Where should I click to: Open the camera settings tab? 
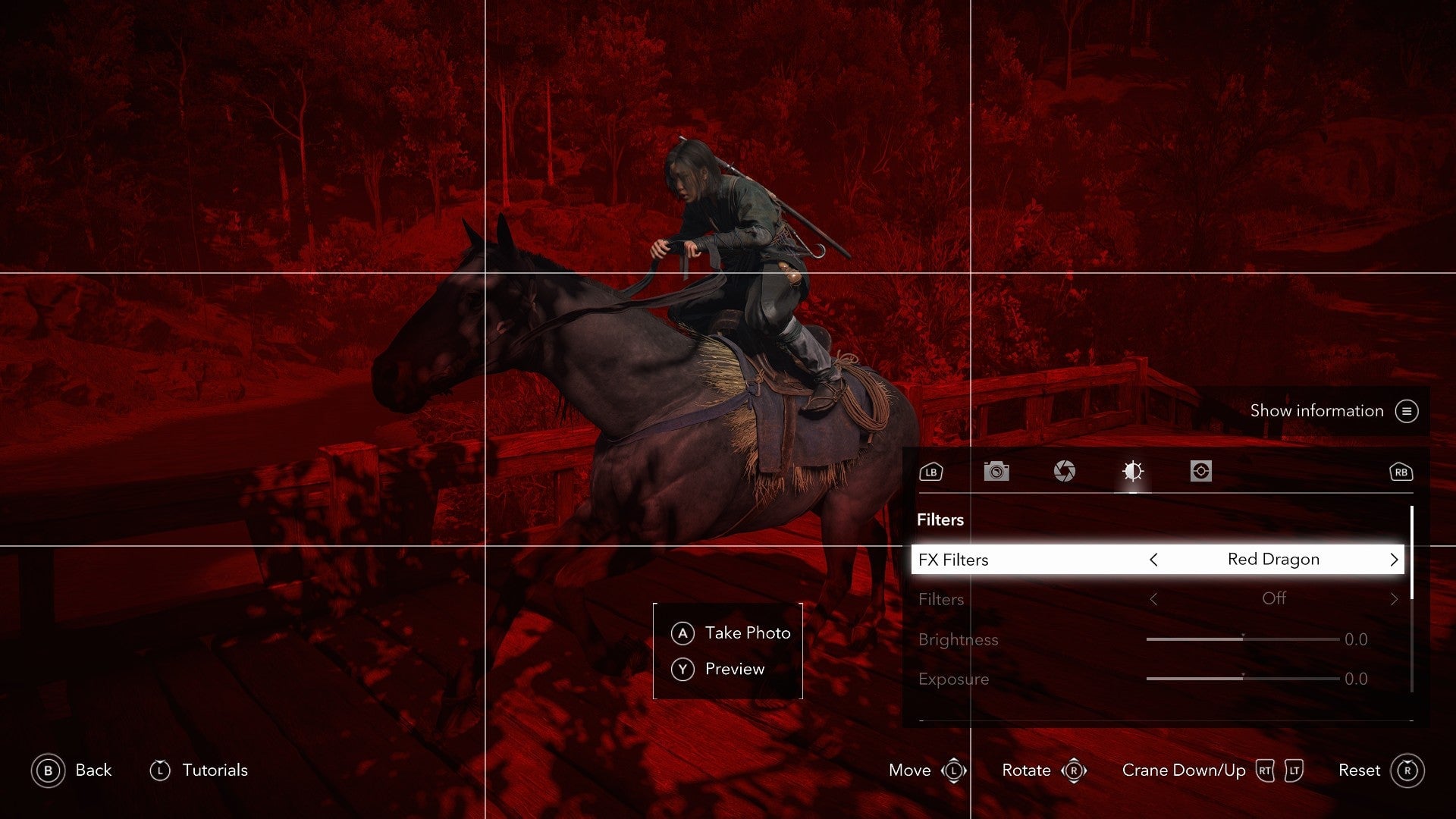[996, 472]
